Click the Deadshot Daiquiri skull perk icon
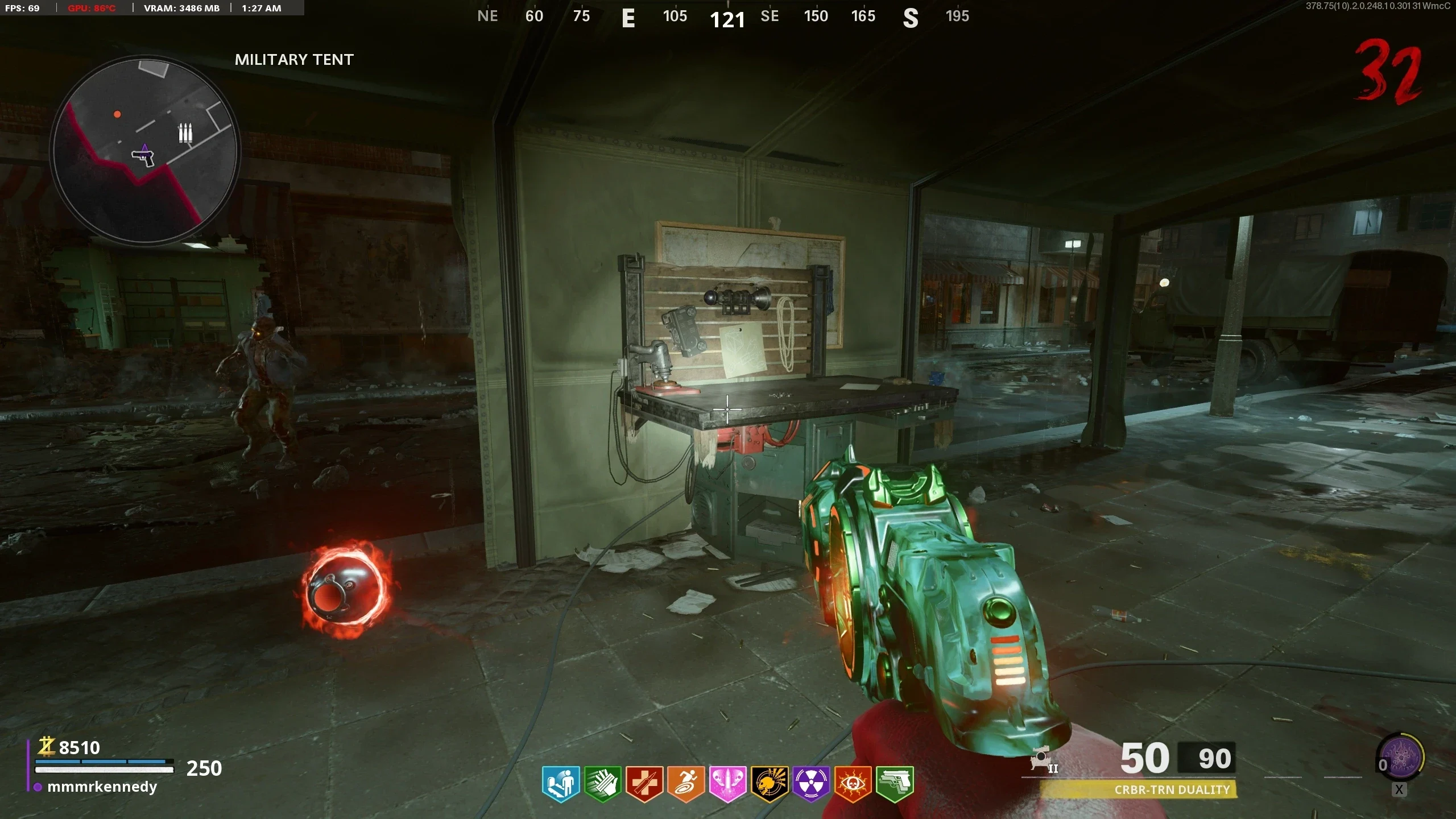Image resolution: width=1456 pixels, height=819 pixels. (769, 784)
